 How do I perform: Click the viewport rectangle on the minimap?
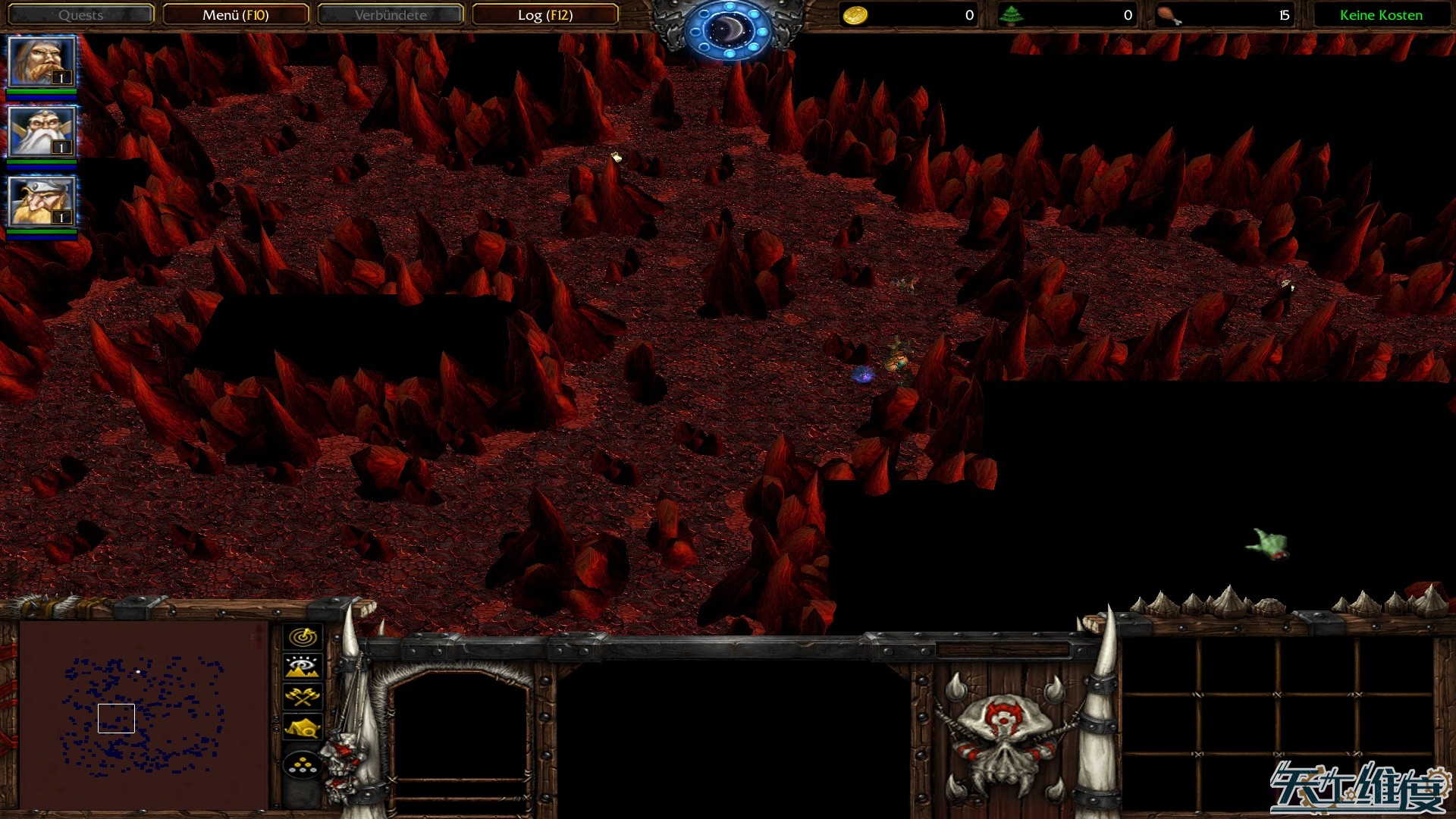[116, 718]
